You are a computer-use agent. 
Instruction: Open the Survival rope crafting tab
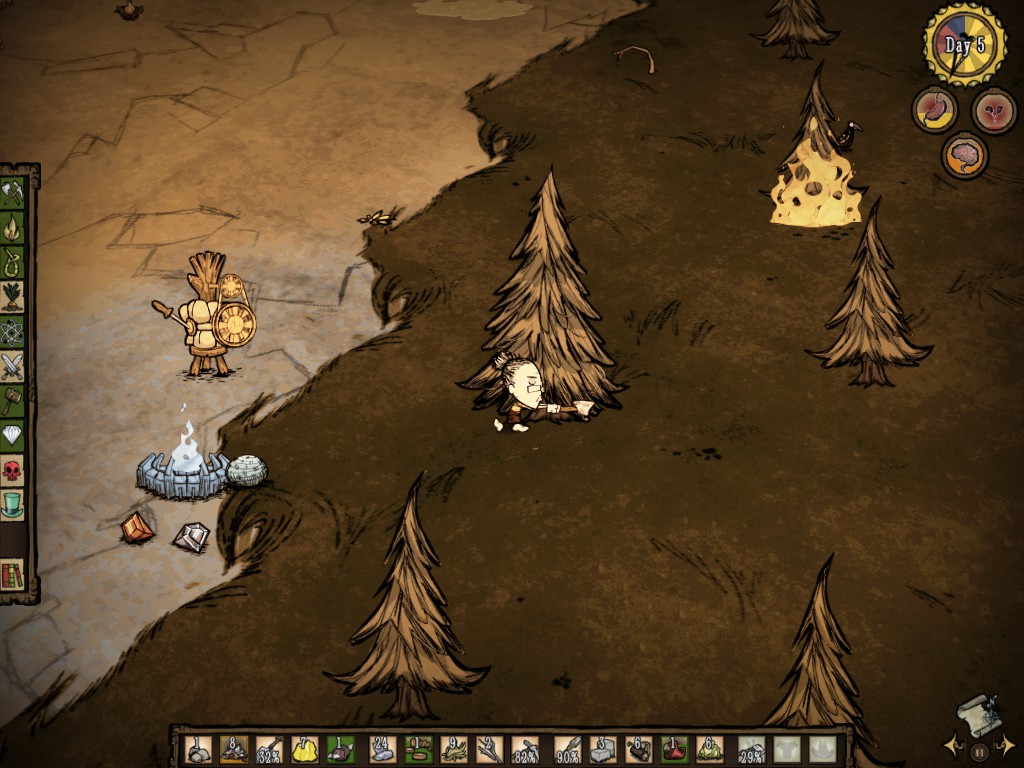point(12,262)
